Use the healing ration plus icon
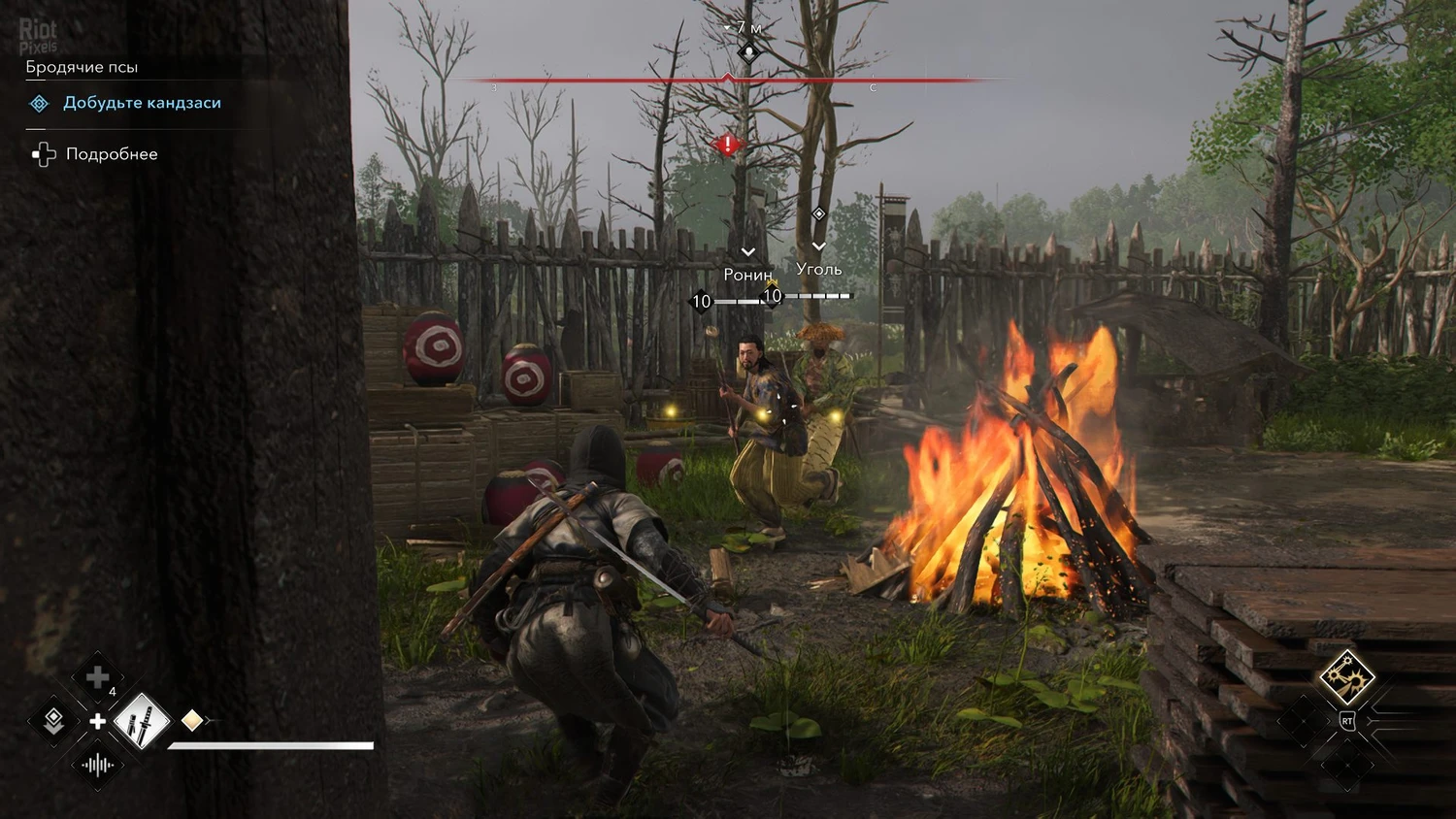The image size is (1456, 819). point(98,678)
